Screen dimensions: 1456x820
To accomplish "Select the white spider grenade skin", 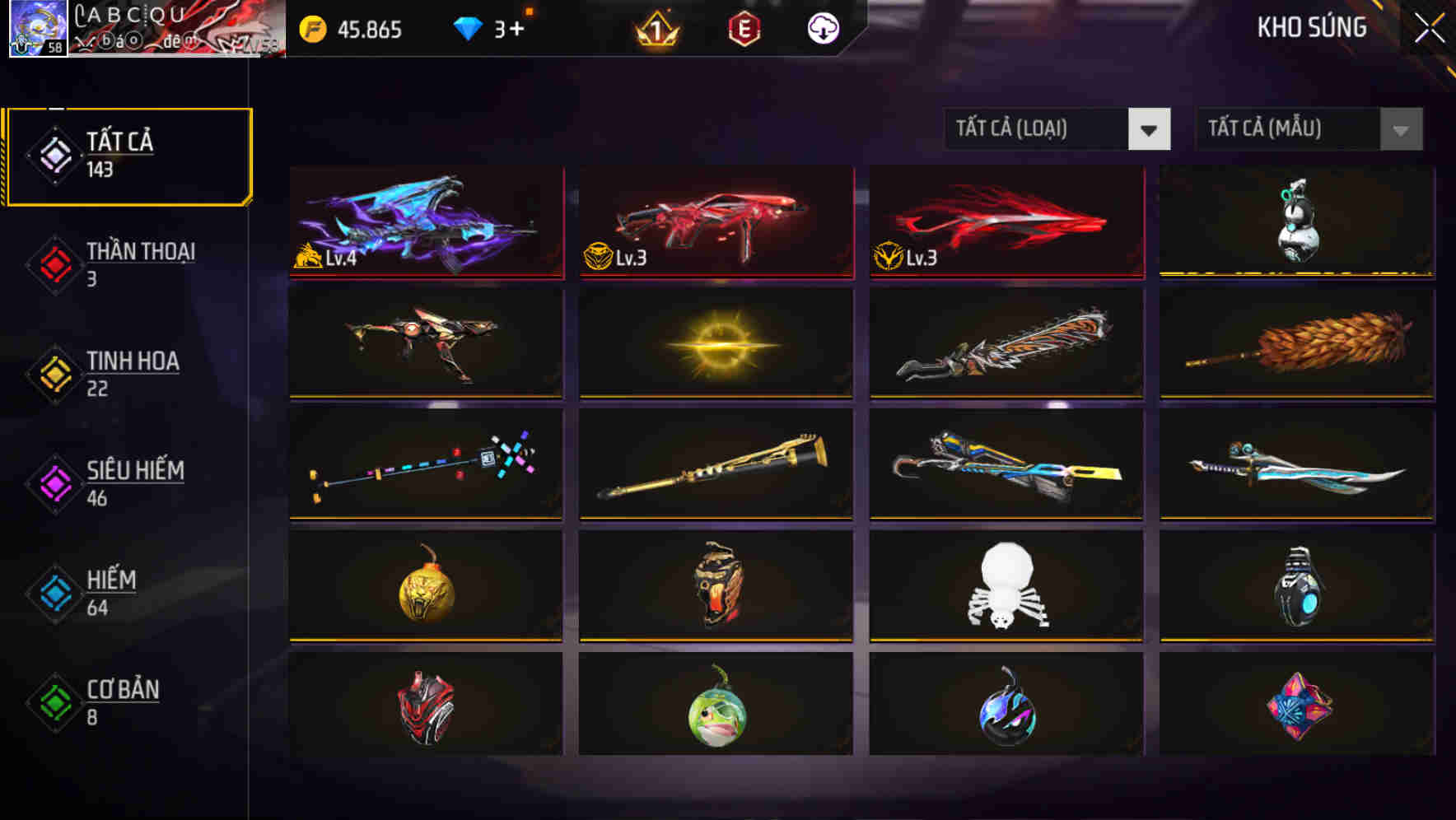I will point(1005,586).
